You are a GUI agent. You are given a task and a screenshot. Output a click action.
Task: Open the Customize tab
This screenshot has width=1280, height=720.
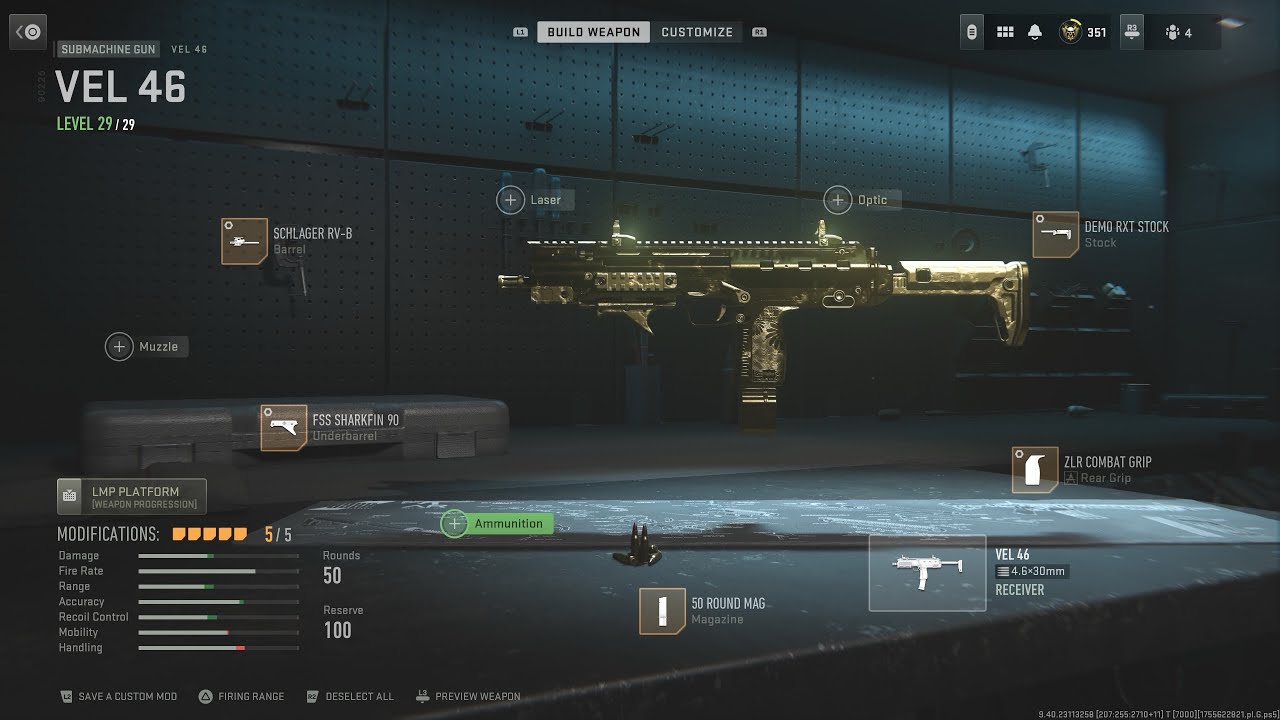697,32
